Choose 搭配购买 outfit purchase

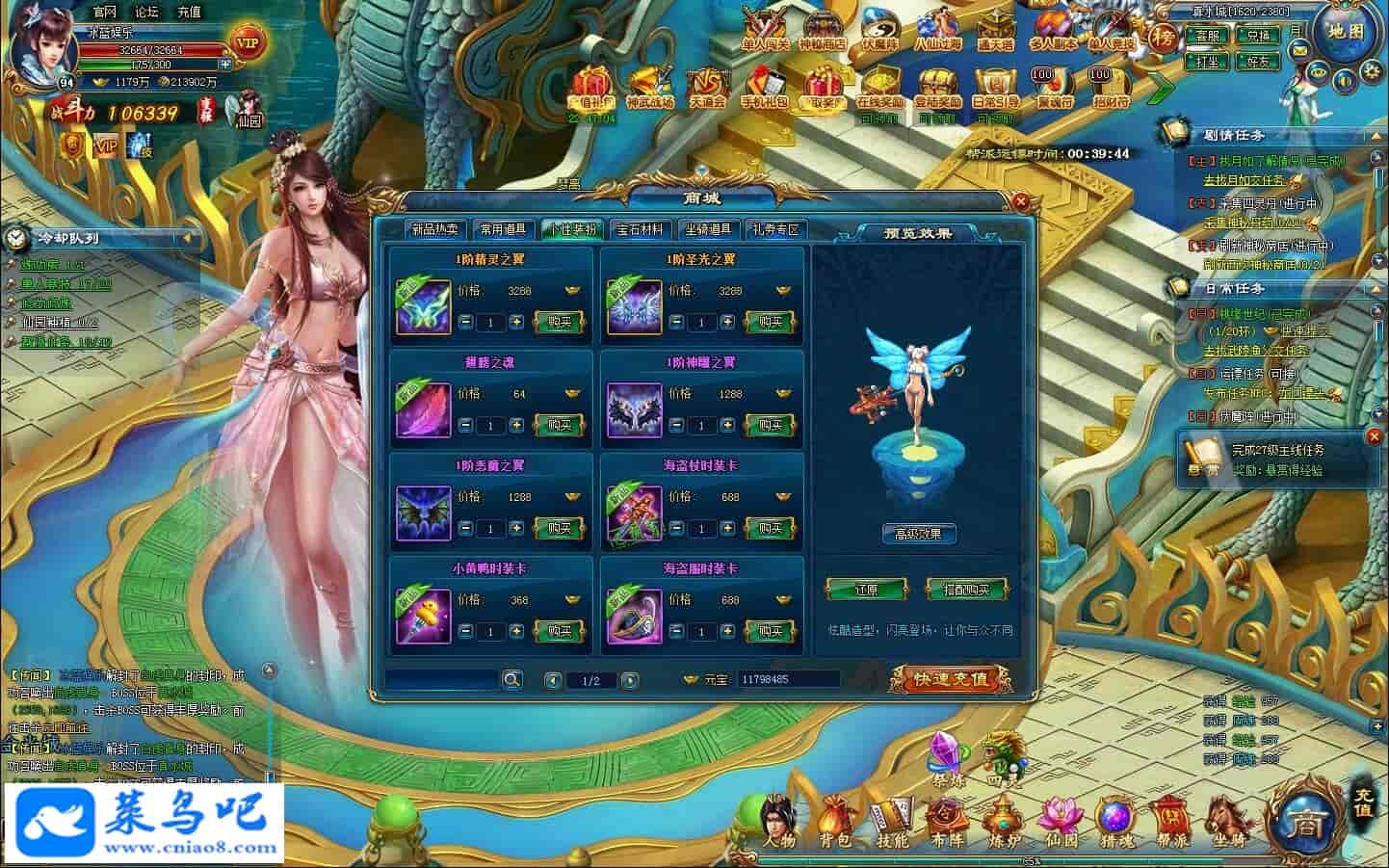click(965, 590)
